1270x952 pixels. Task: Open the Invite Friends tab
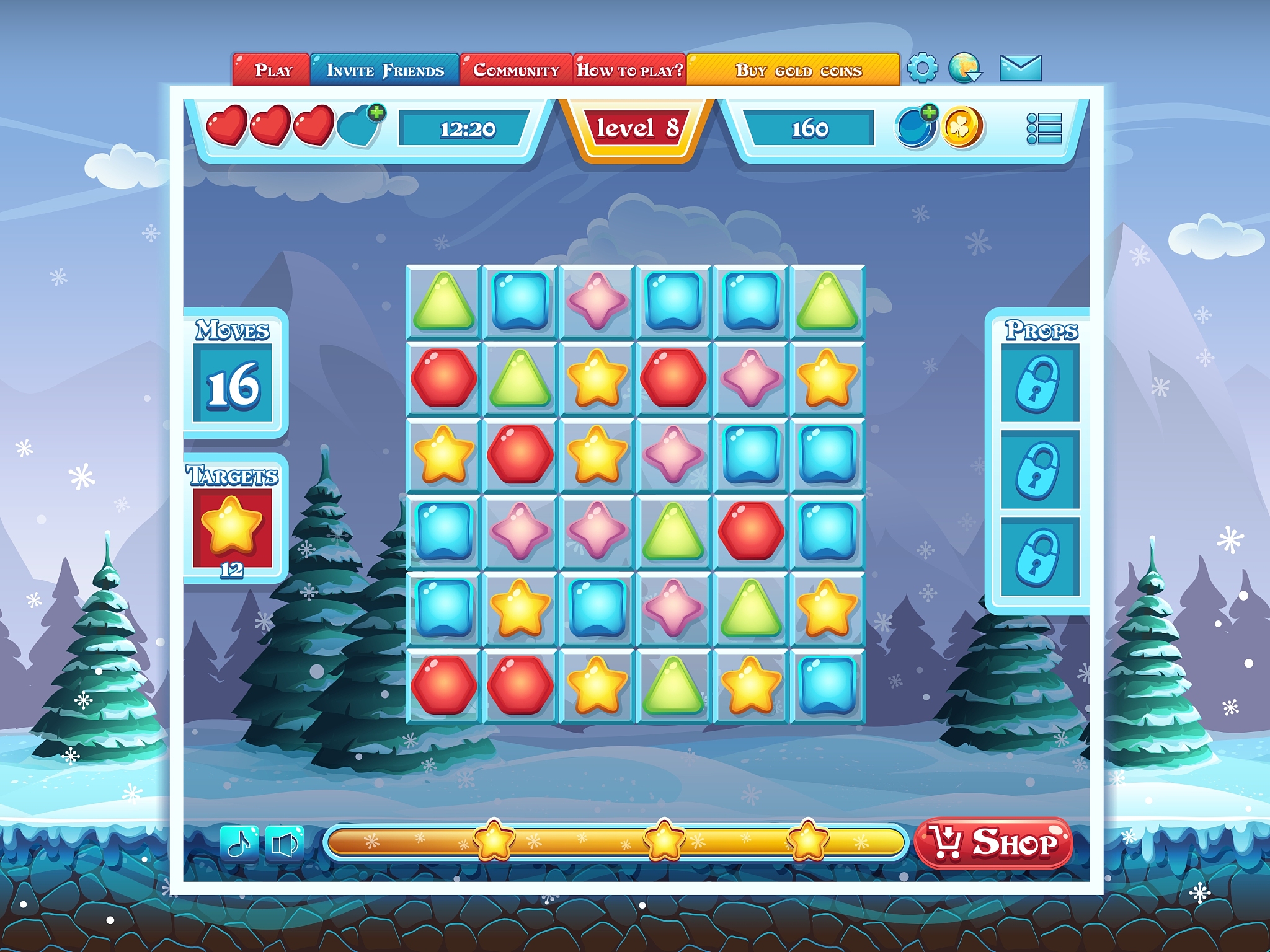pos(384,69)
